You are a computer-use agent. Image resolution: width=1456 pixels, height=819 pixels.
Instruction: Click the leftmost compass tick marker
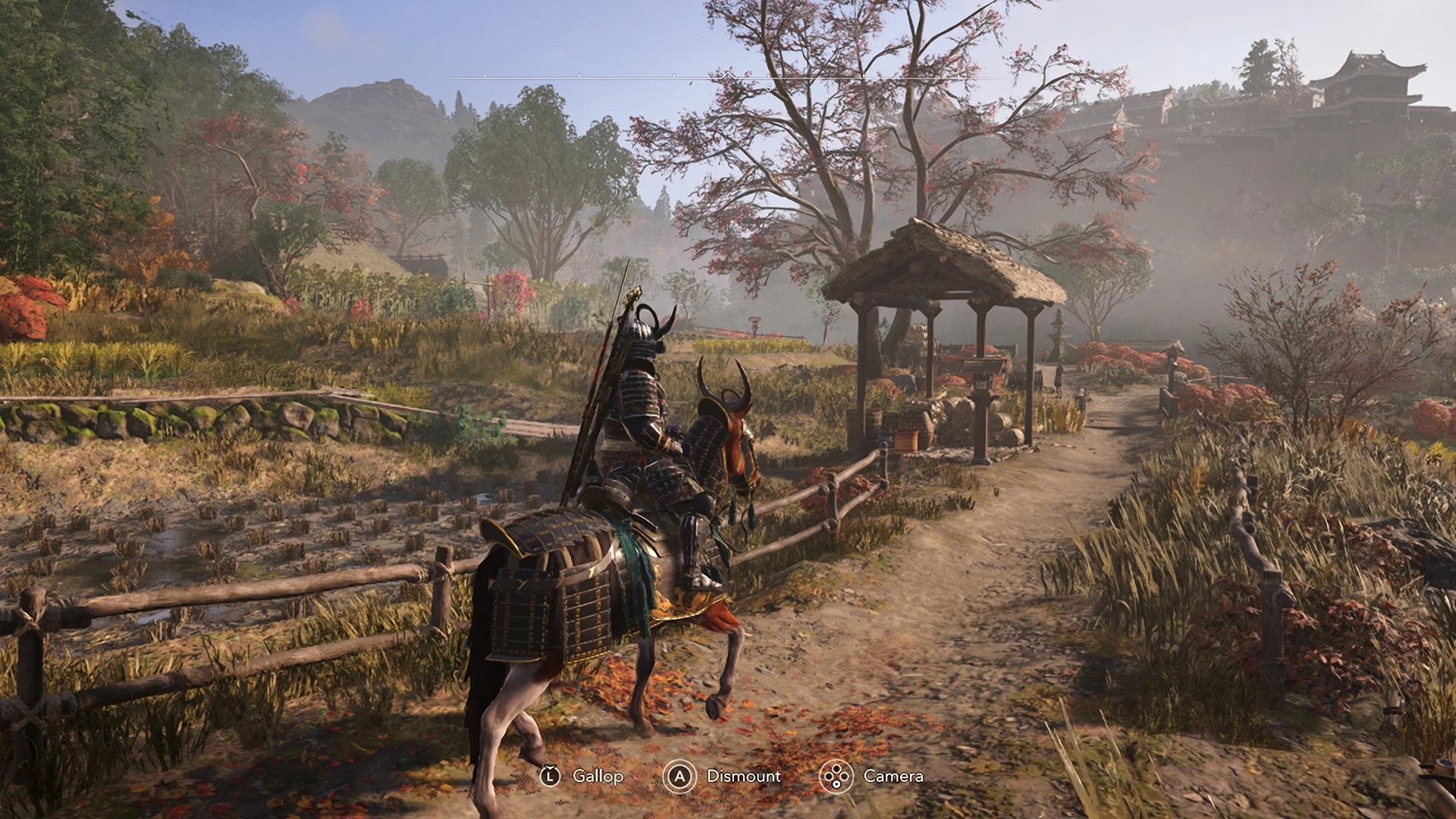(483, 75)
